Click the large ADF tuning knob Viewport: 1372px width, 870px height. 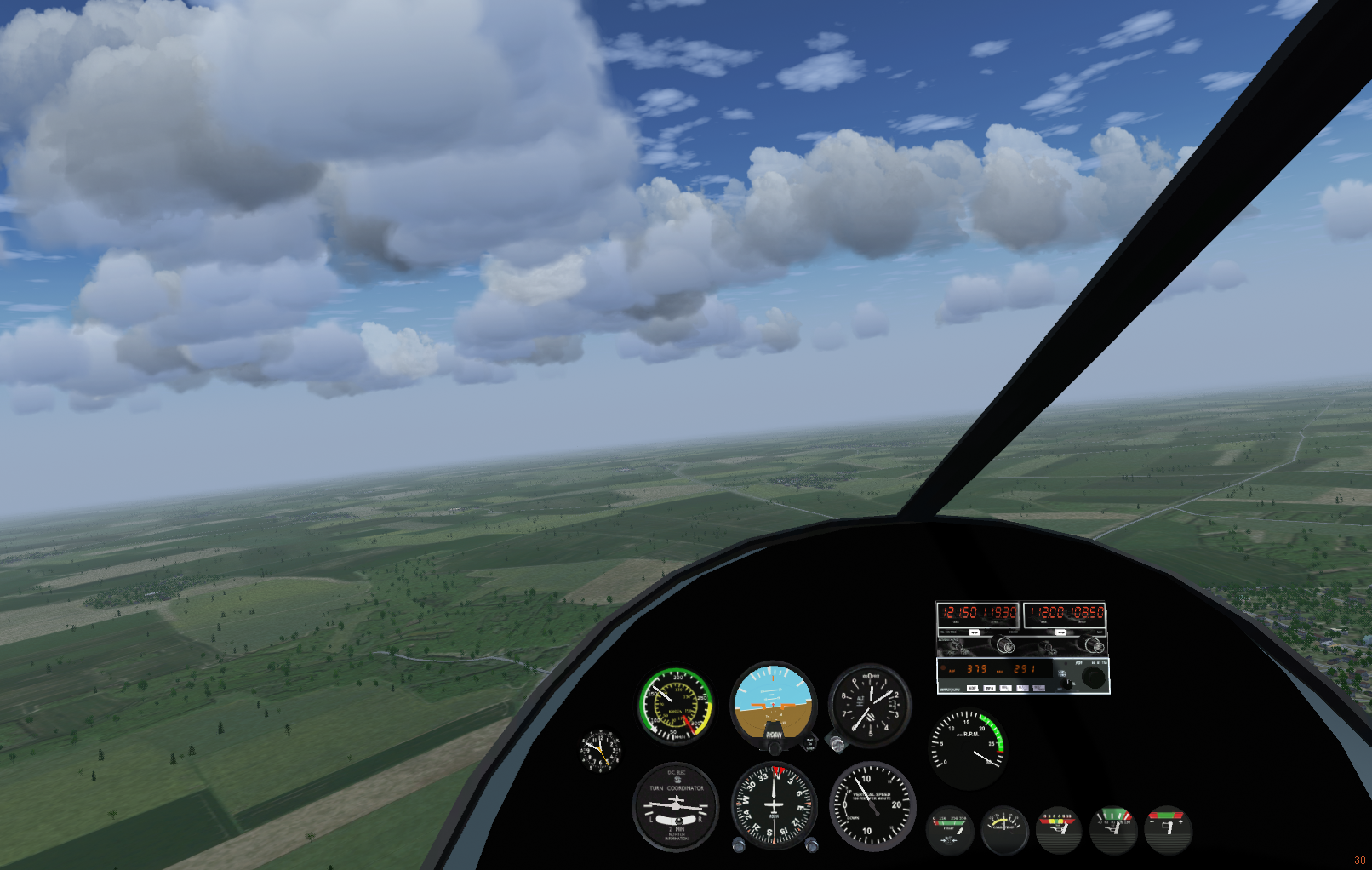coord(1093,678)
